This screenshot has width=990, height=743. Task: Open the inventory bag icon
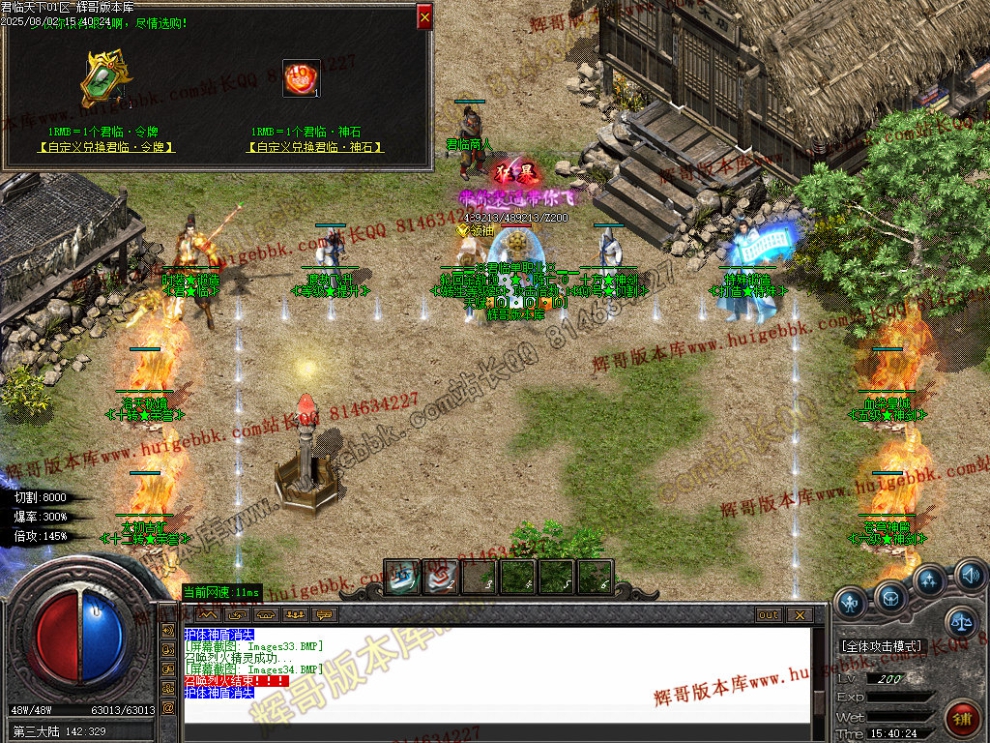tap(889, 596)
